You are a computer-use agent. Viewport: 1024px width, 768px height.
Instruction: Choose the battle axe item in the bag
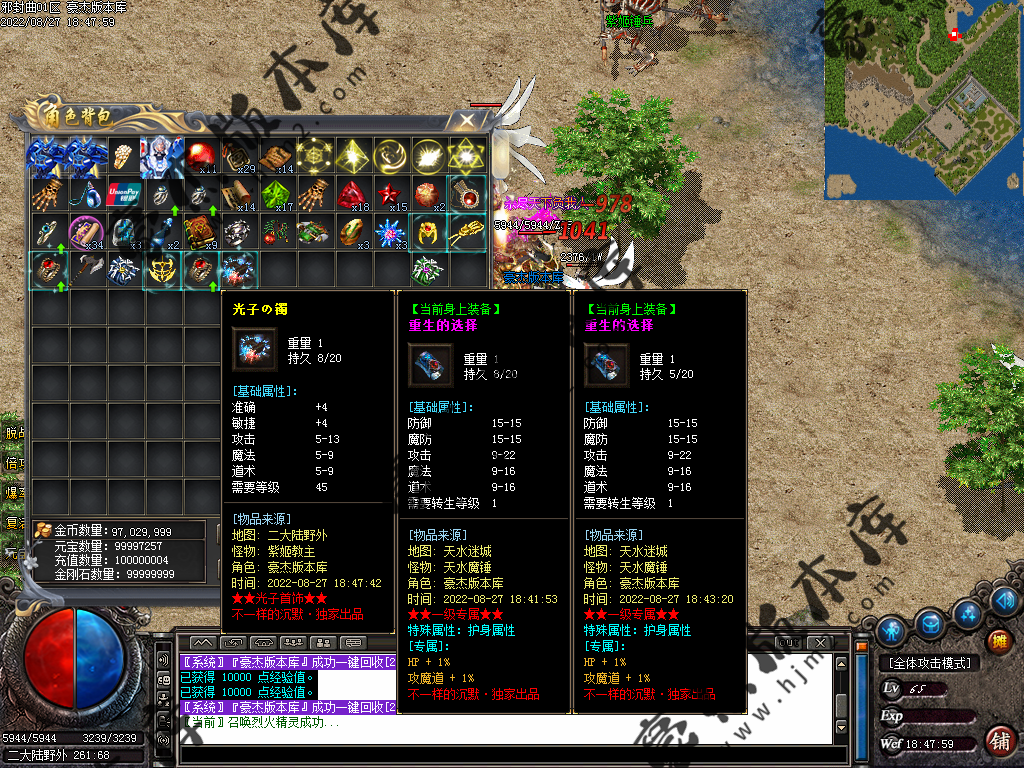point(87,270)
